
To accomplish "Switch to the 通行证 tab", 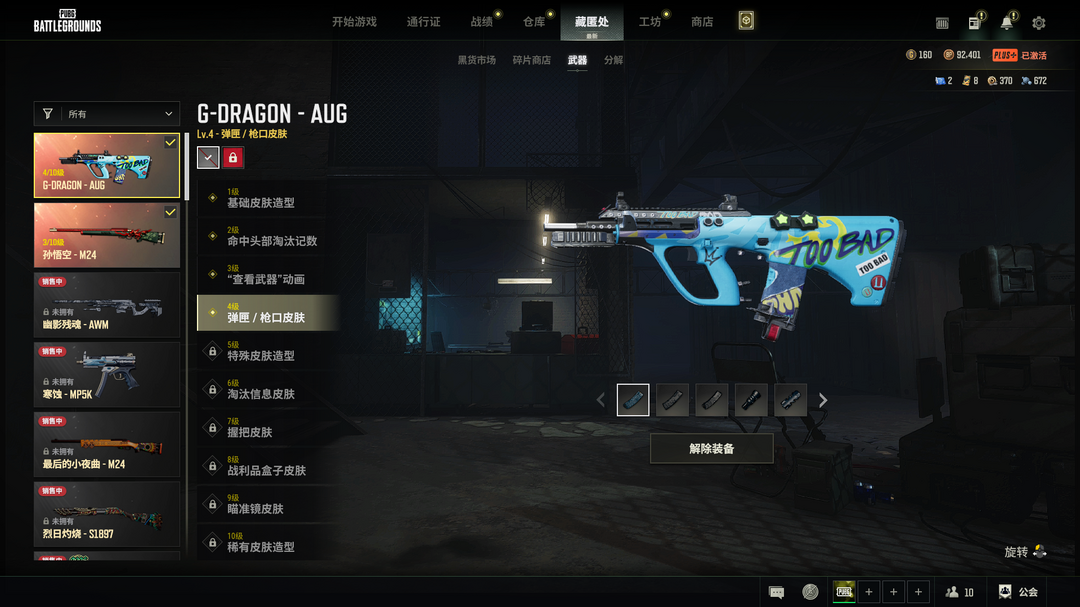I will 423,22.
